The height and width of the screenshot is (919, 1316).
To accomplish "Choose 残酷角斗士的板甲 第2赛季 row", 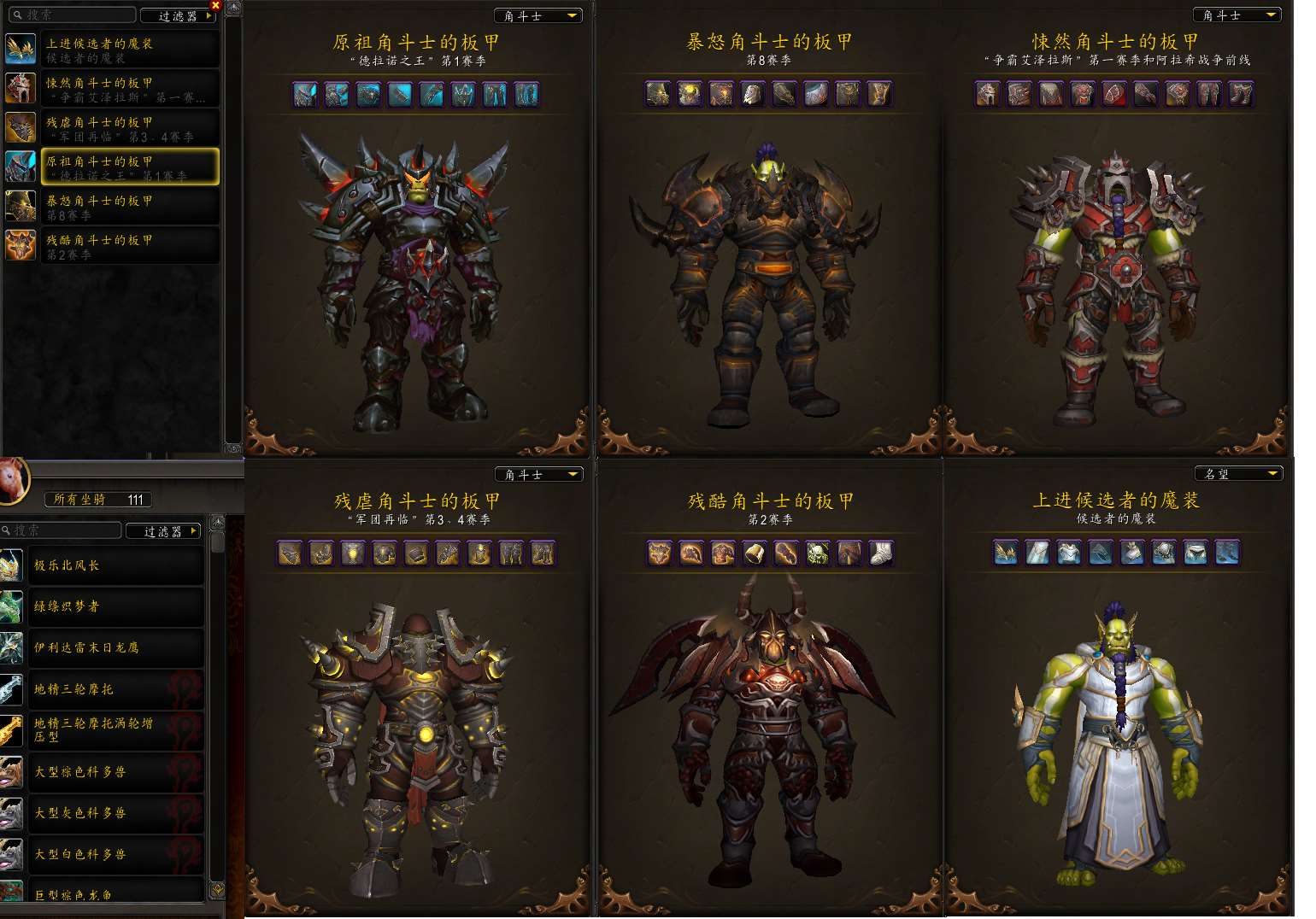I will coord(128,246).
